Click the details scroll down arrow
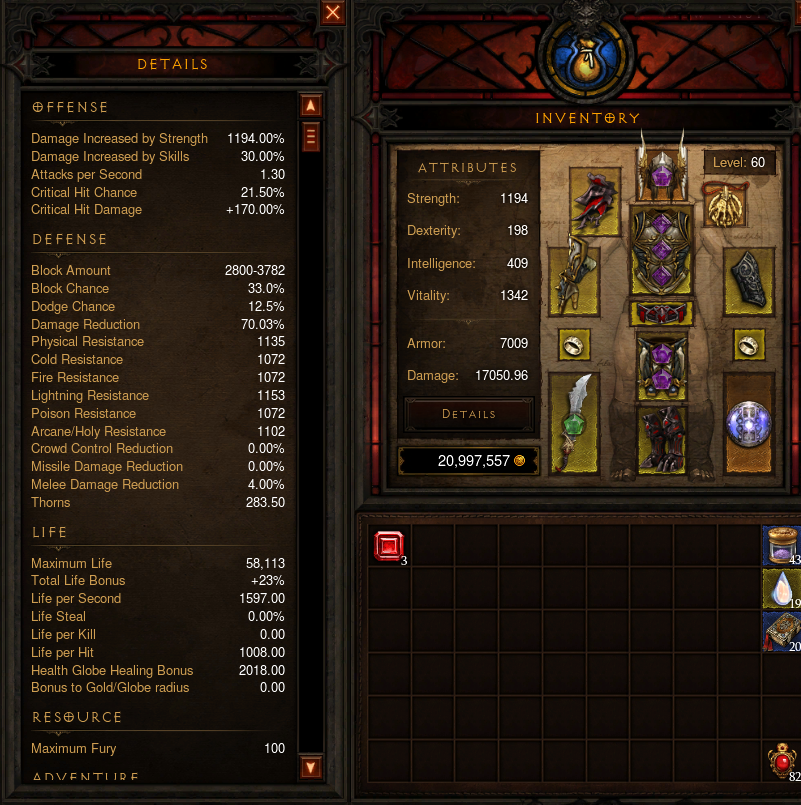Image resolution: width=801 pixels, height=805 pixels. [310, 768]
